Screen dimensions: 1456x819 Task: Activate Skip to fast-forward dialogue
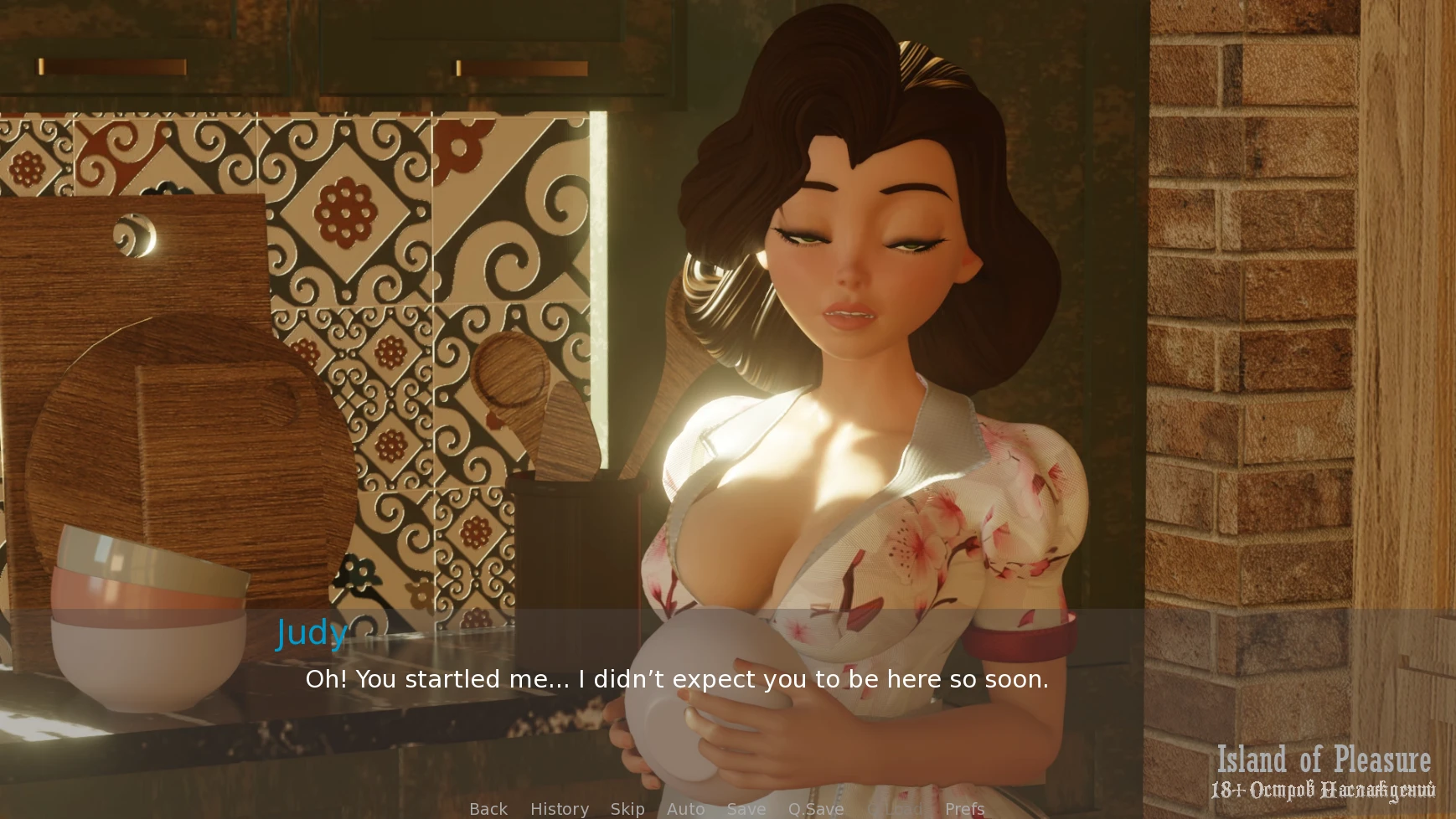click(627, 809)
